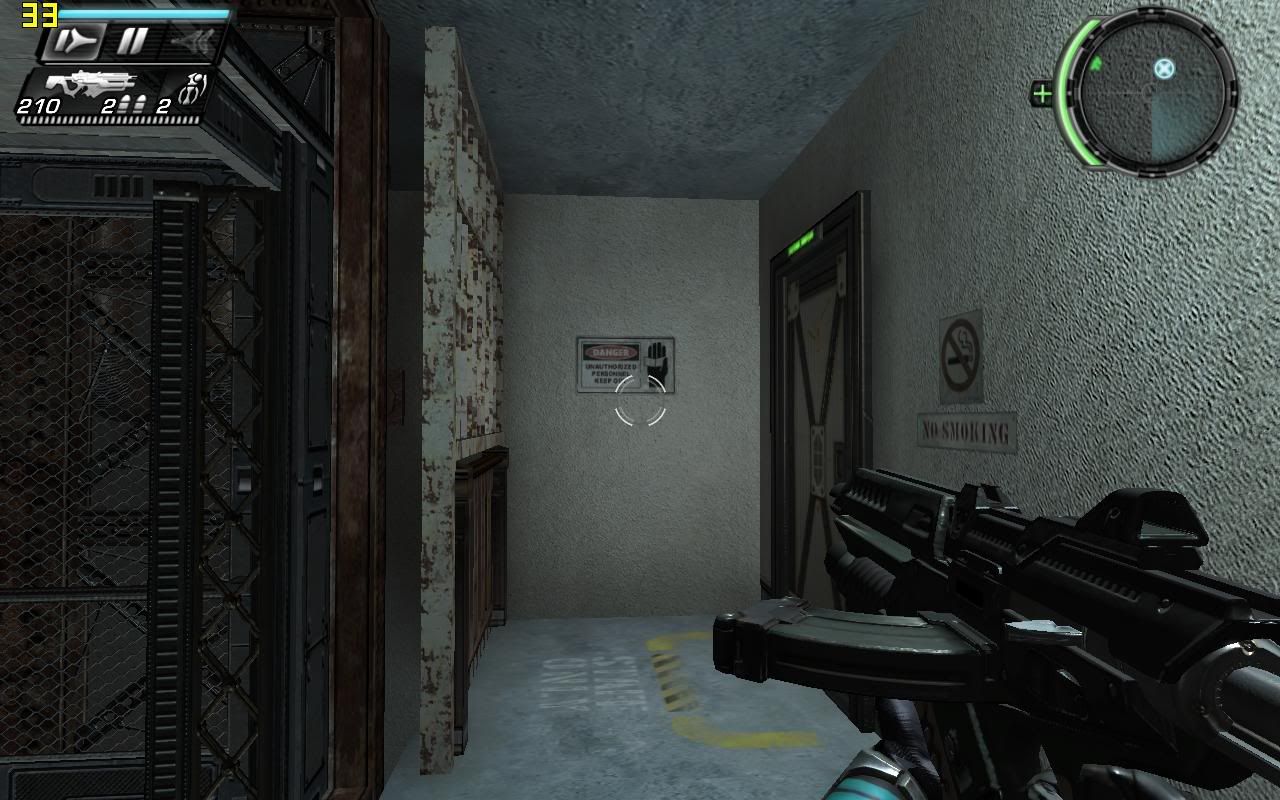Toggle the time-power selector panel

[125, 41]
